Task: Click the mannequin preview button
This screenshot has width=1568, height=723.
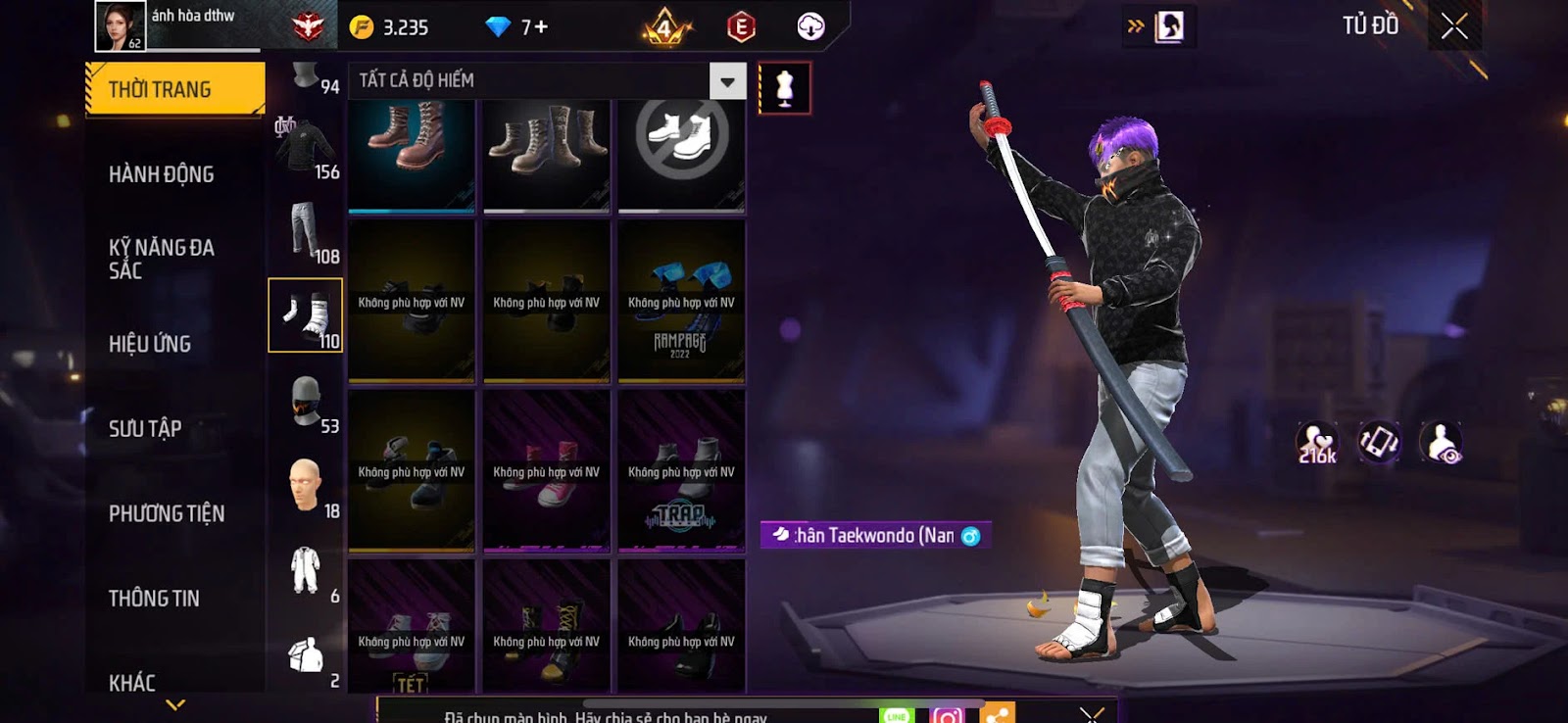Action: click(784, 88)
